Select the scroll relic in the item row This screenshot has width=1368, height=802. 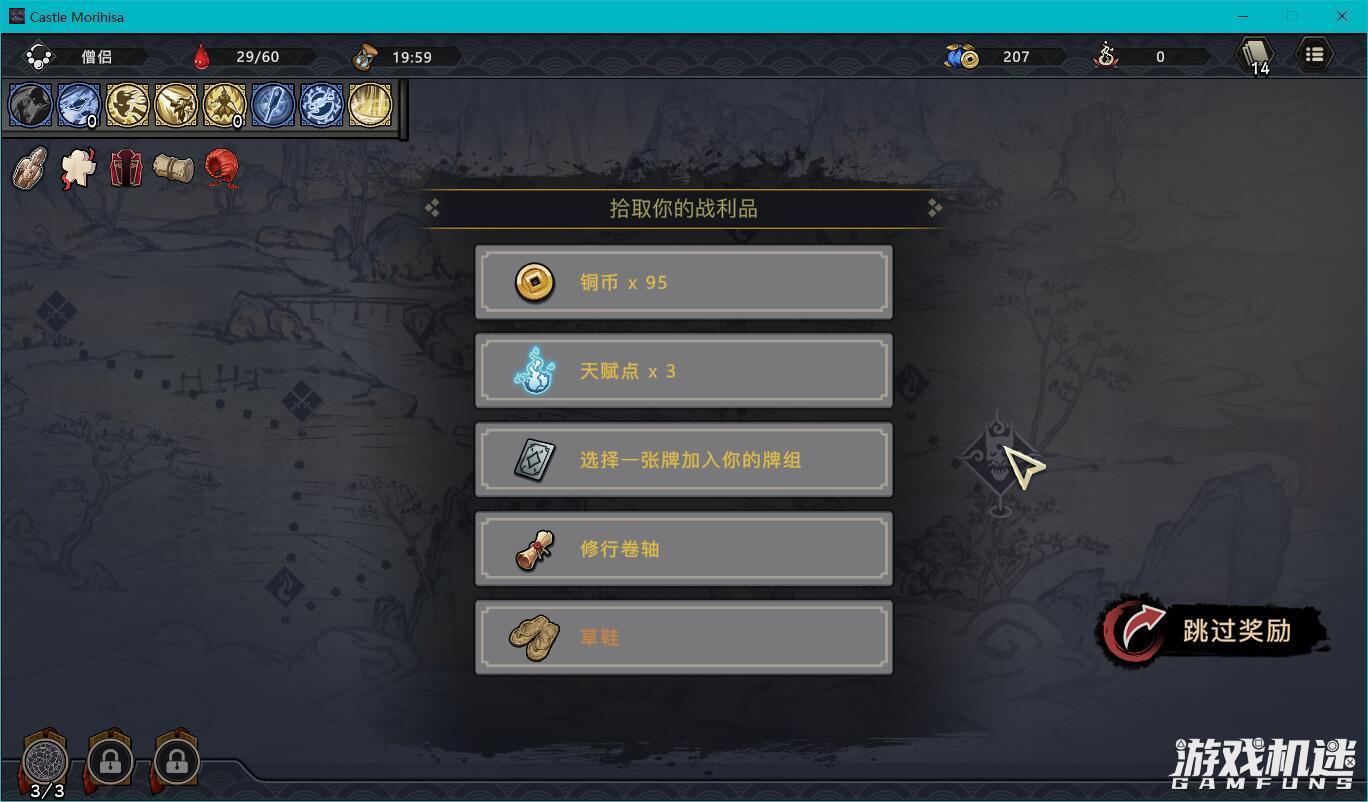174,168
